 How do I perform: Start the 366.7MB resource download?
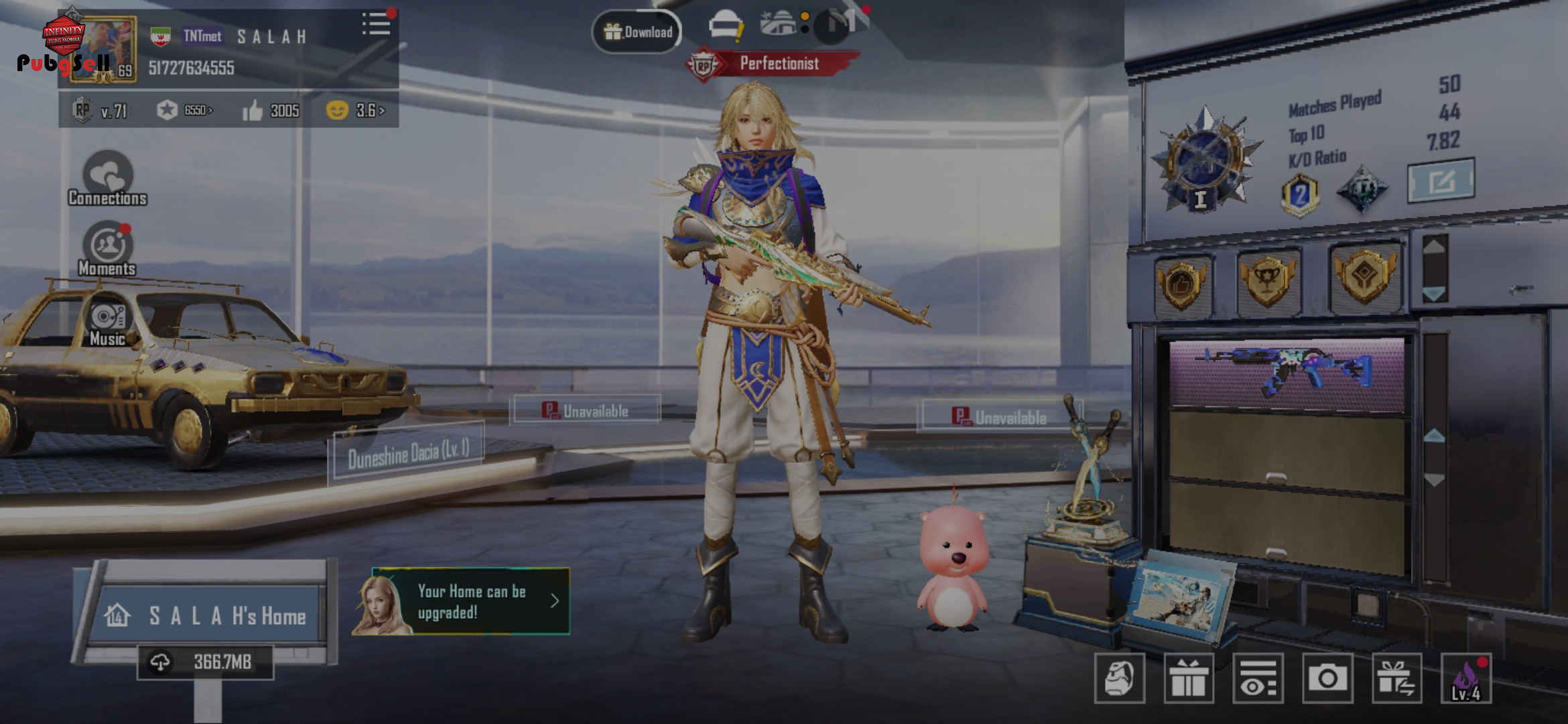(205, 662)
